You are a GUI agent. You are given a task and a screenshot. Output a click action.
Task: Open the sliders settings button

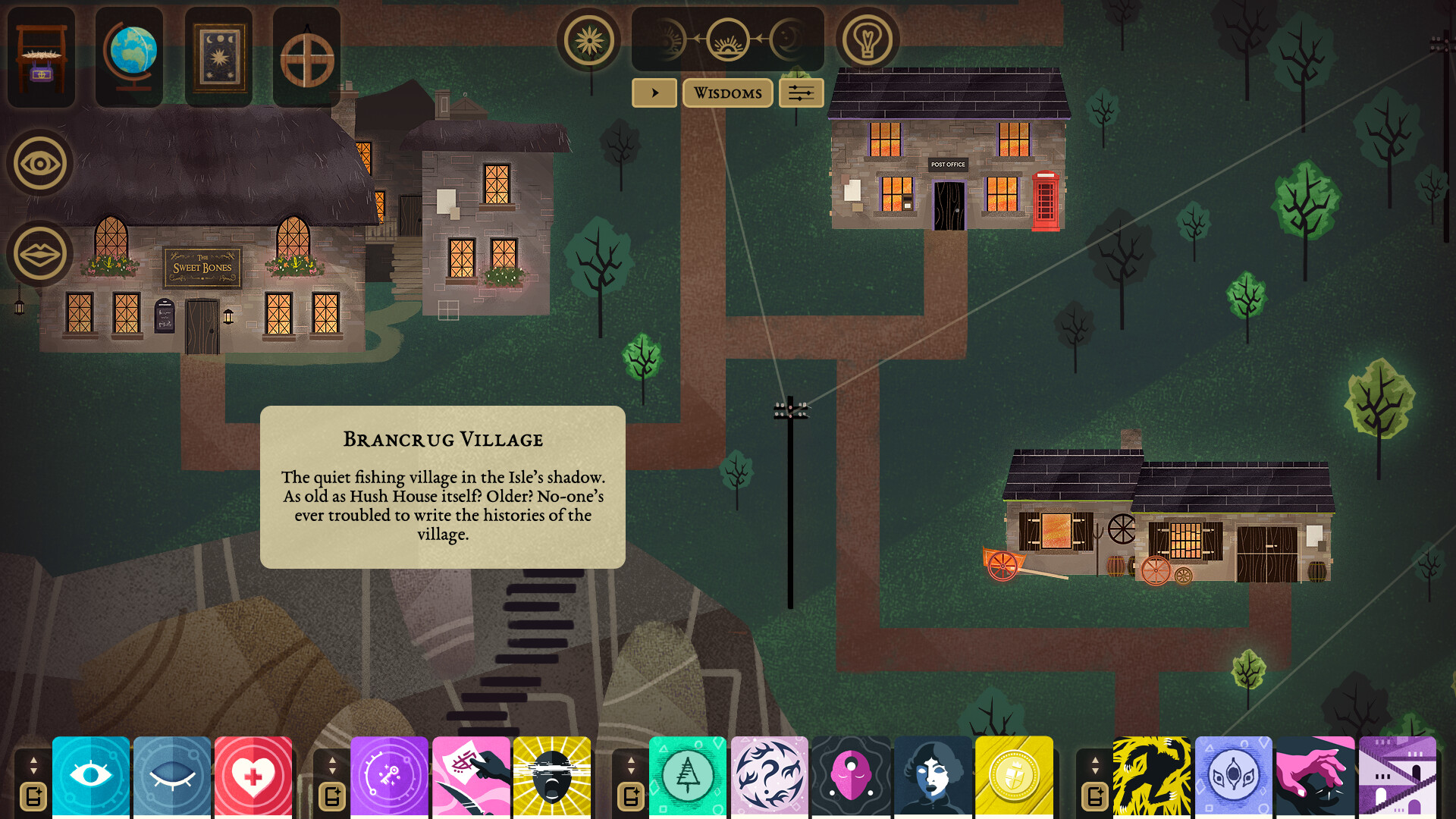[x=801, y=93]
